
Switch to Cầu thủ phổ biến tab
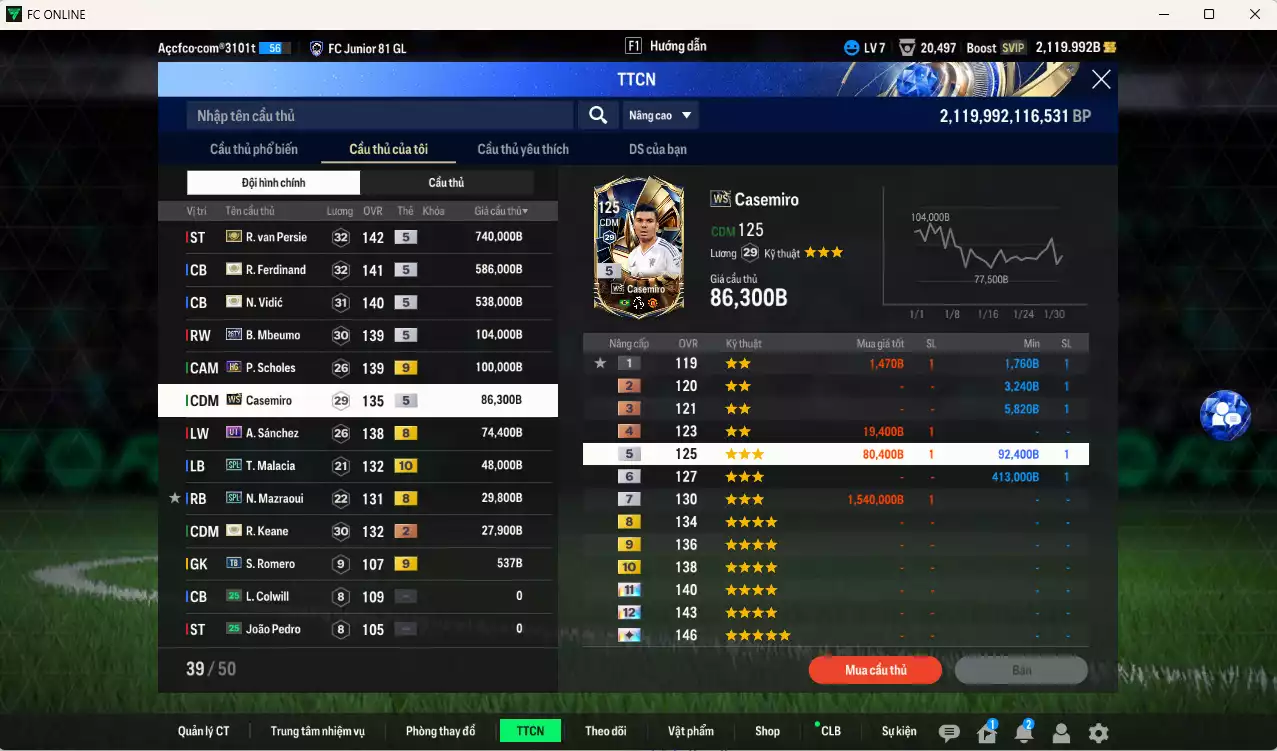254,149
